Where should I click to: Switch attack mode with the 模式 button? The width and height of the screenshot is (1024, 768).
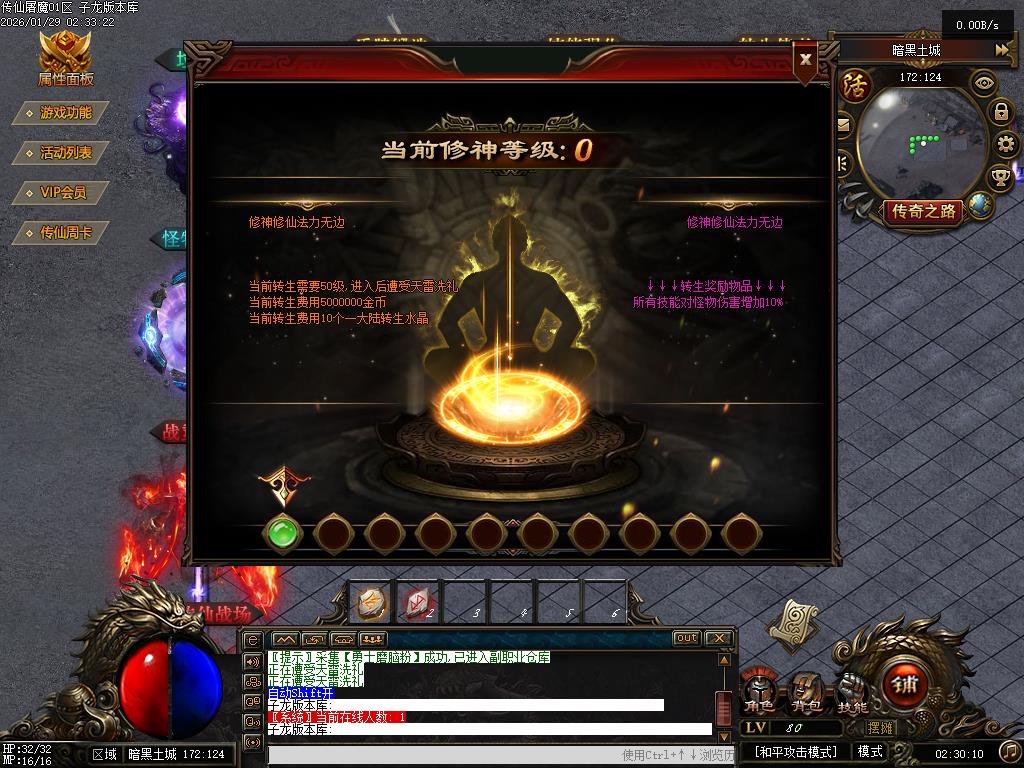pos(869,752)
